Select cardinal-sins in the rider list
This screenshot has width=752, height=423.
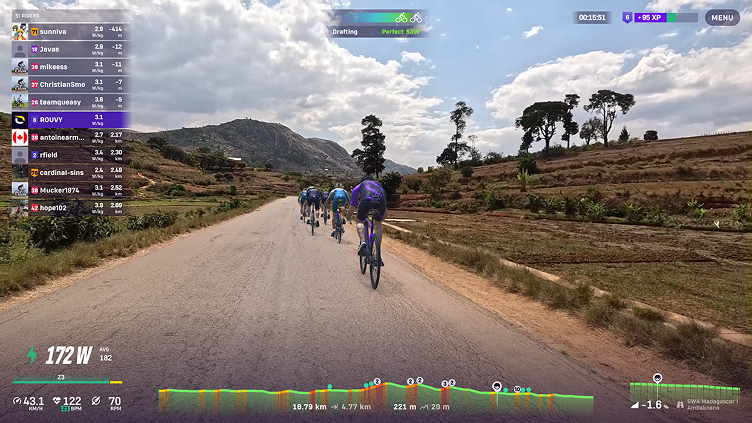(x=70, y=172)
